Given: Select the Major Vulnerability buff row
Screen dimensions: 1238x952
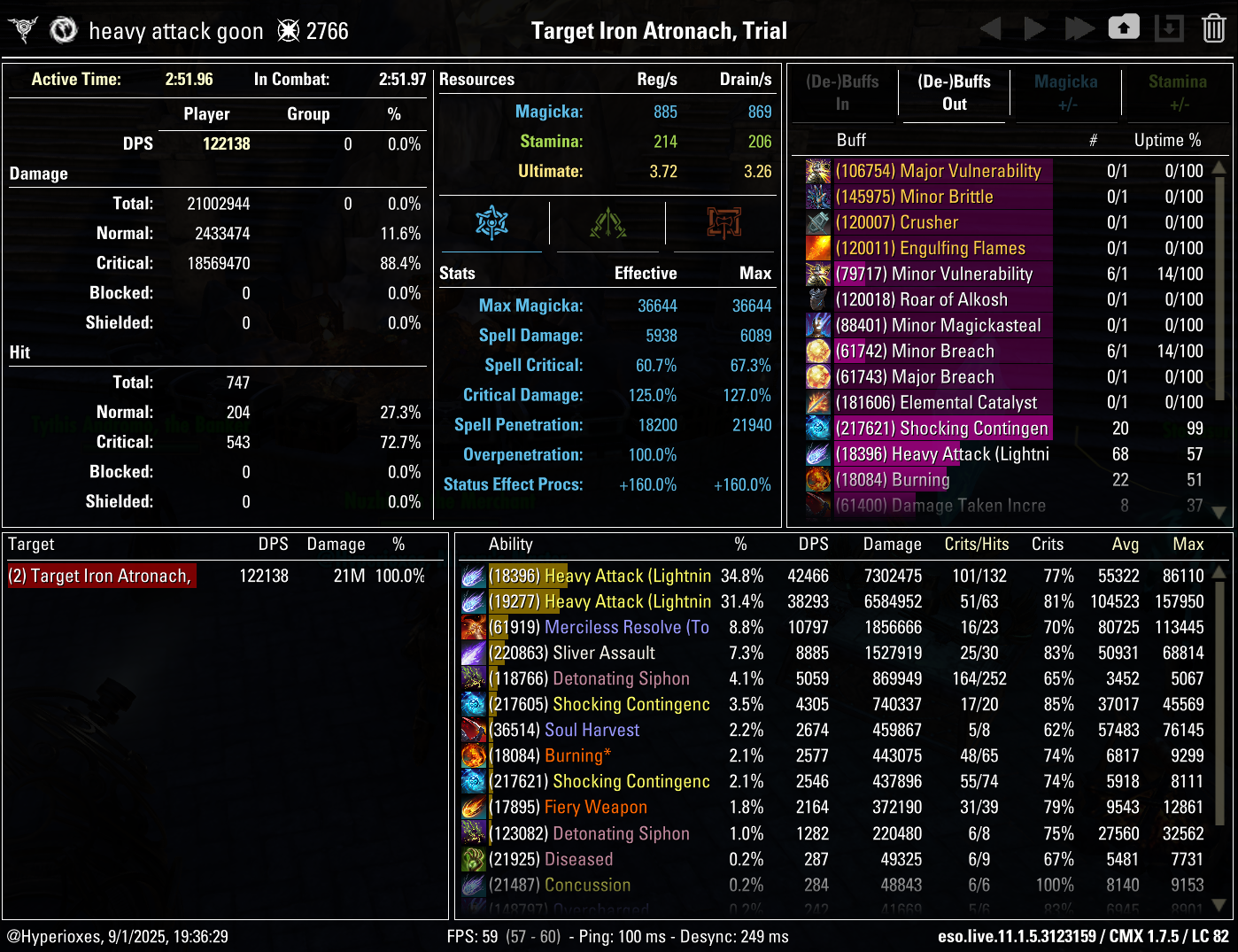Looking at the screenshot, I should coord(939,171).
